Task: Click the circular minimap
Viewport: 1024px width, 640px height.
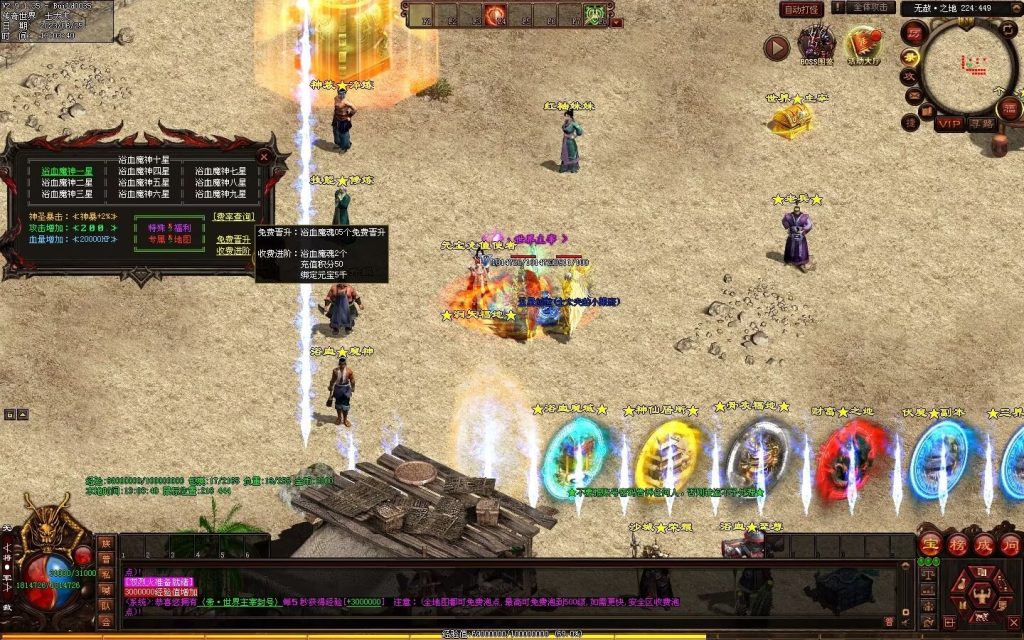Action: (x=967, y=66)
